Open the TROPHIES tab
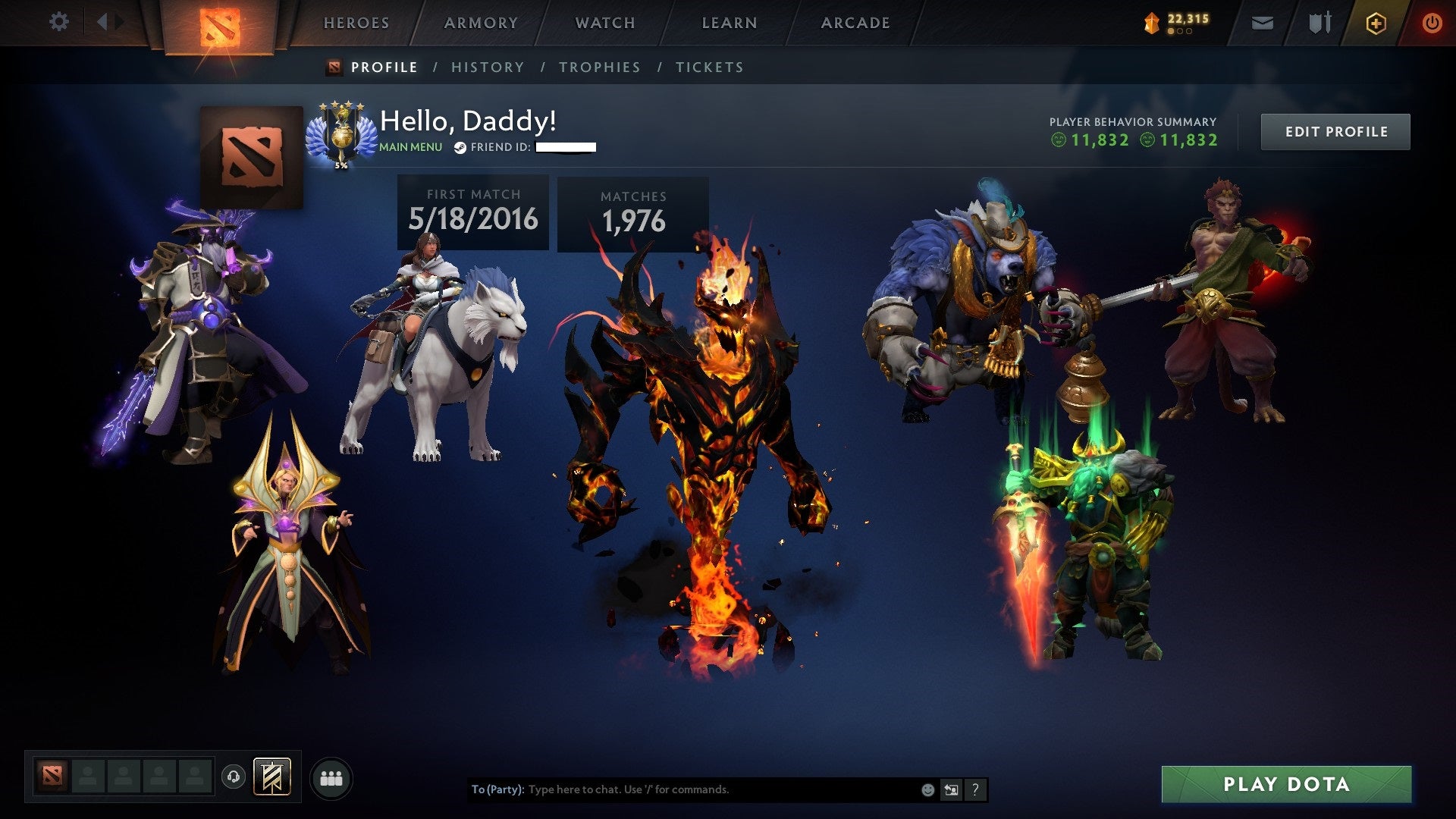The height and width of the screenshot is (819, 1456). click(x=599, y=67)
